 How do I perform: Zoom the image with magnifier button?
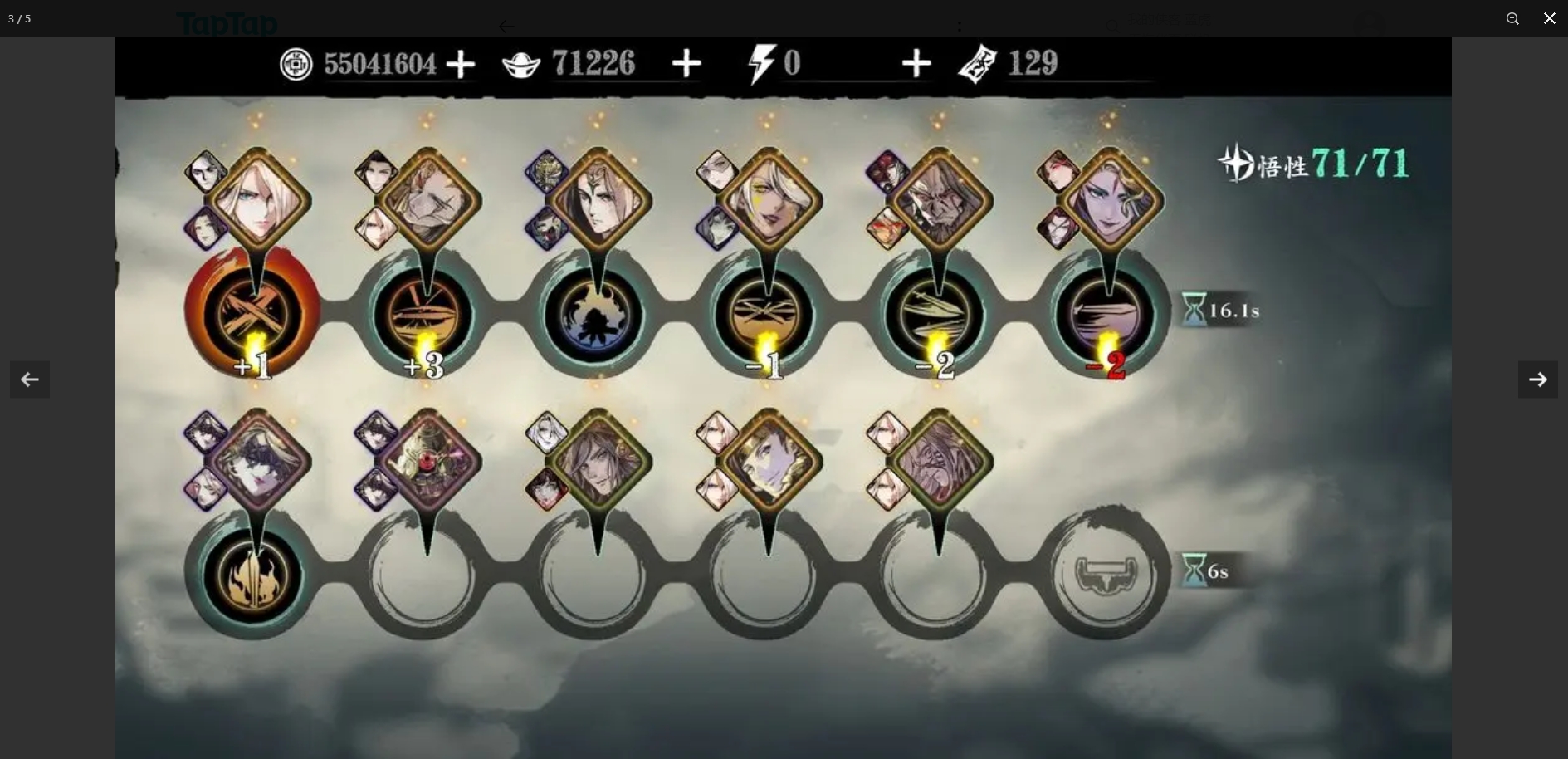[x=1512, y=18]
